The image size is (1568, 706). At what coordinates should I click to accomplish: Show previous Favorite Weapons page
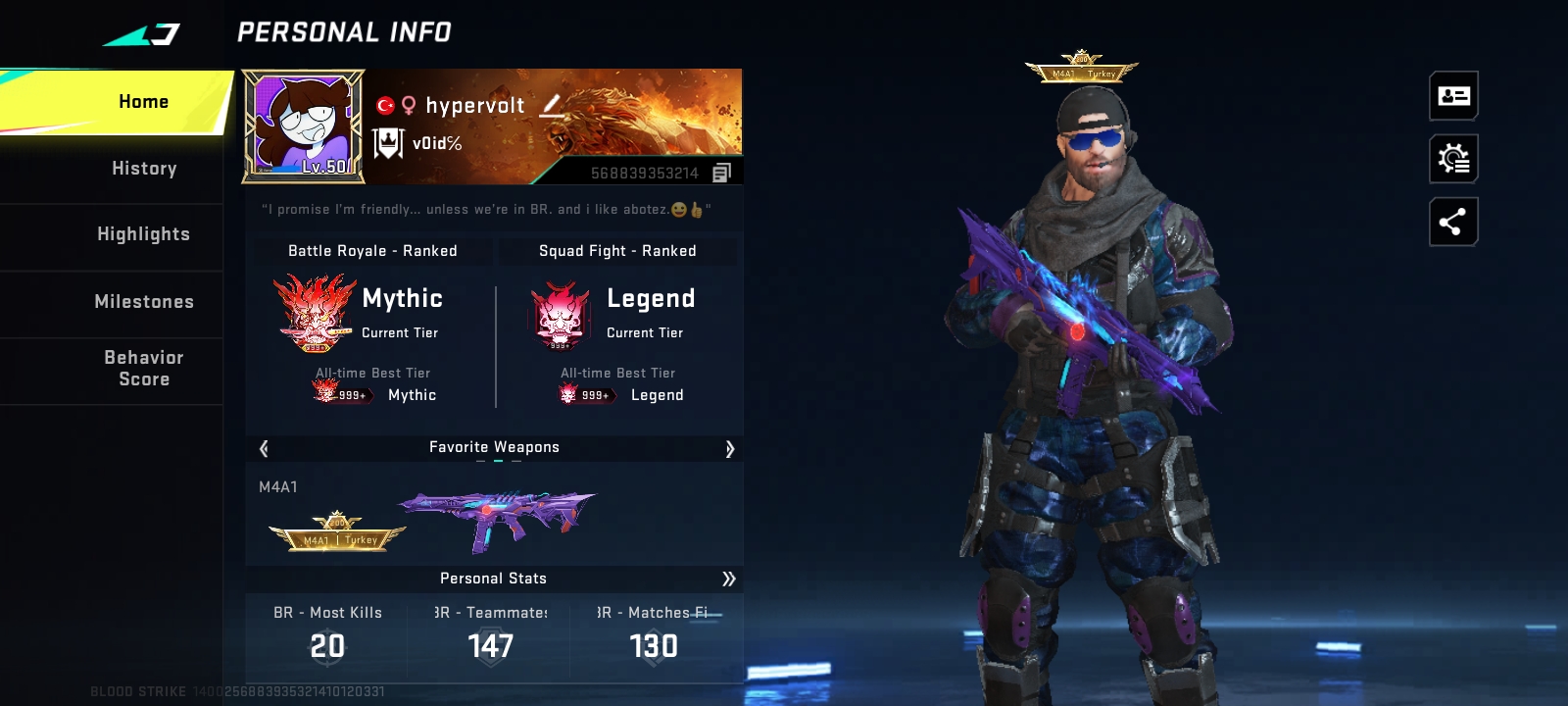(264, 449)
